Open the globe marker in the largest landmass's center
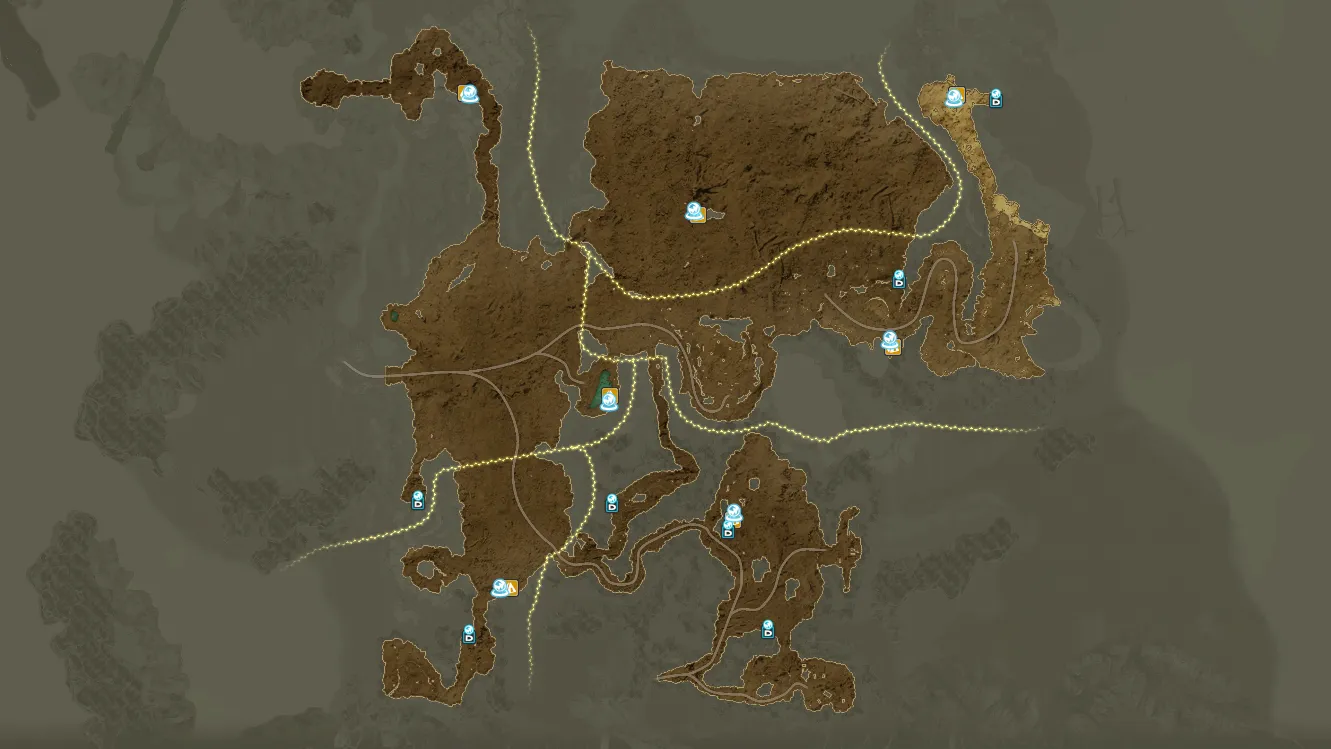 (x=695, y=211)
